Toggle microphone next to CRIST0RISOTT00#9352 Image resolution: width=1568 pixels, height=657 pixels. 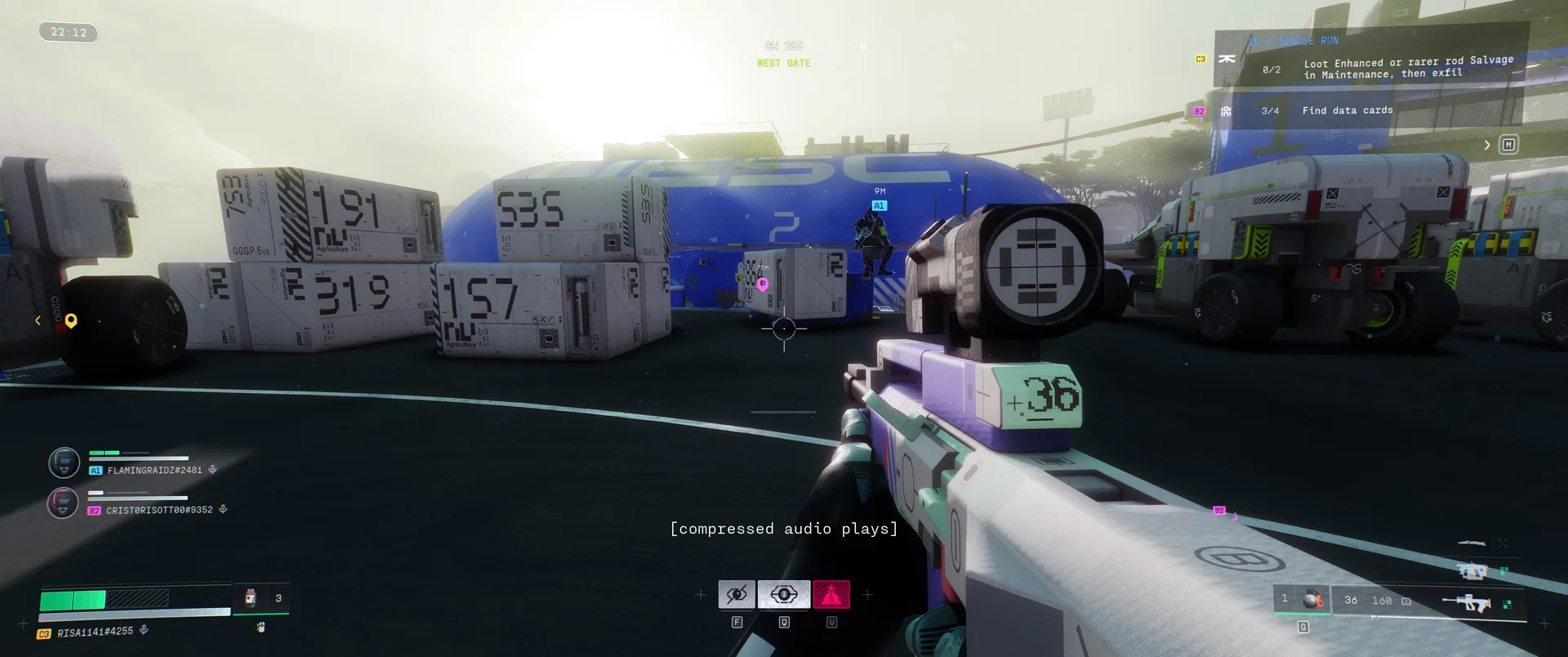pos(223,510)
